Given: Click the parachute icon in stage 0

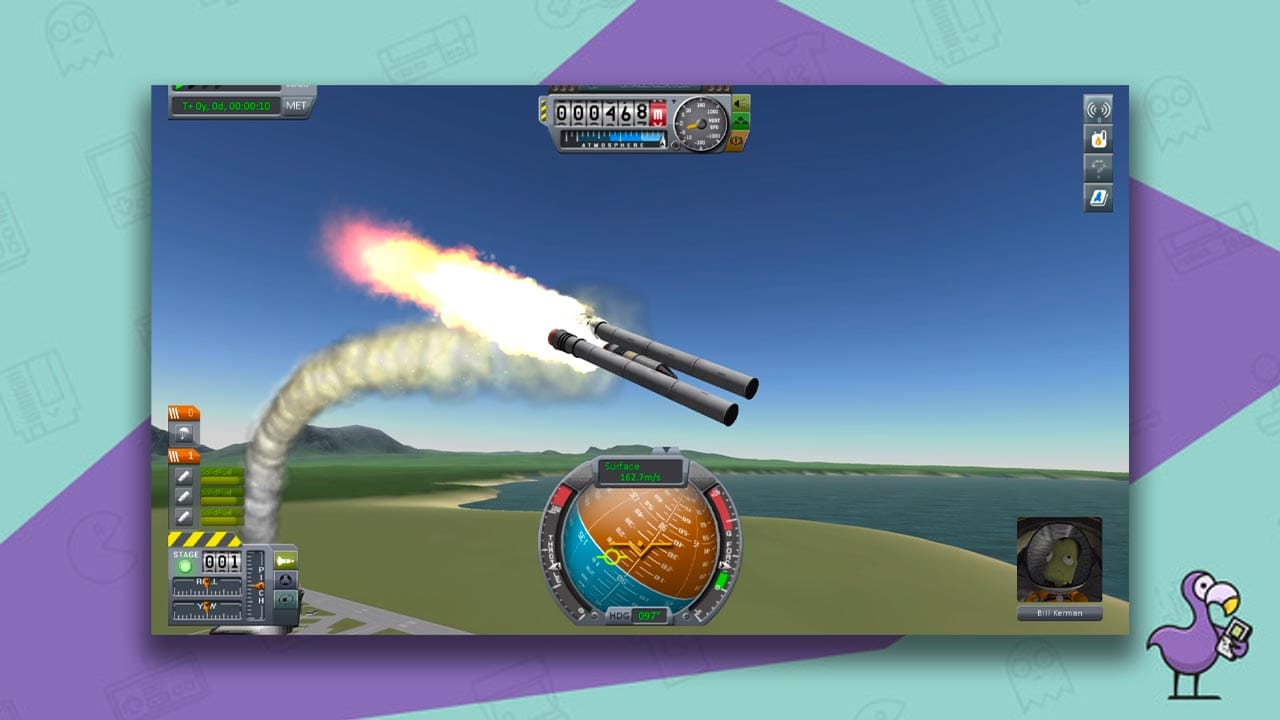Looking at the screenshot, I should pyautogui.click(x=183, y=433).
